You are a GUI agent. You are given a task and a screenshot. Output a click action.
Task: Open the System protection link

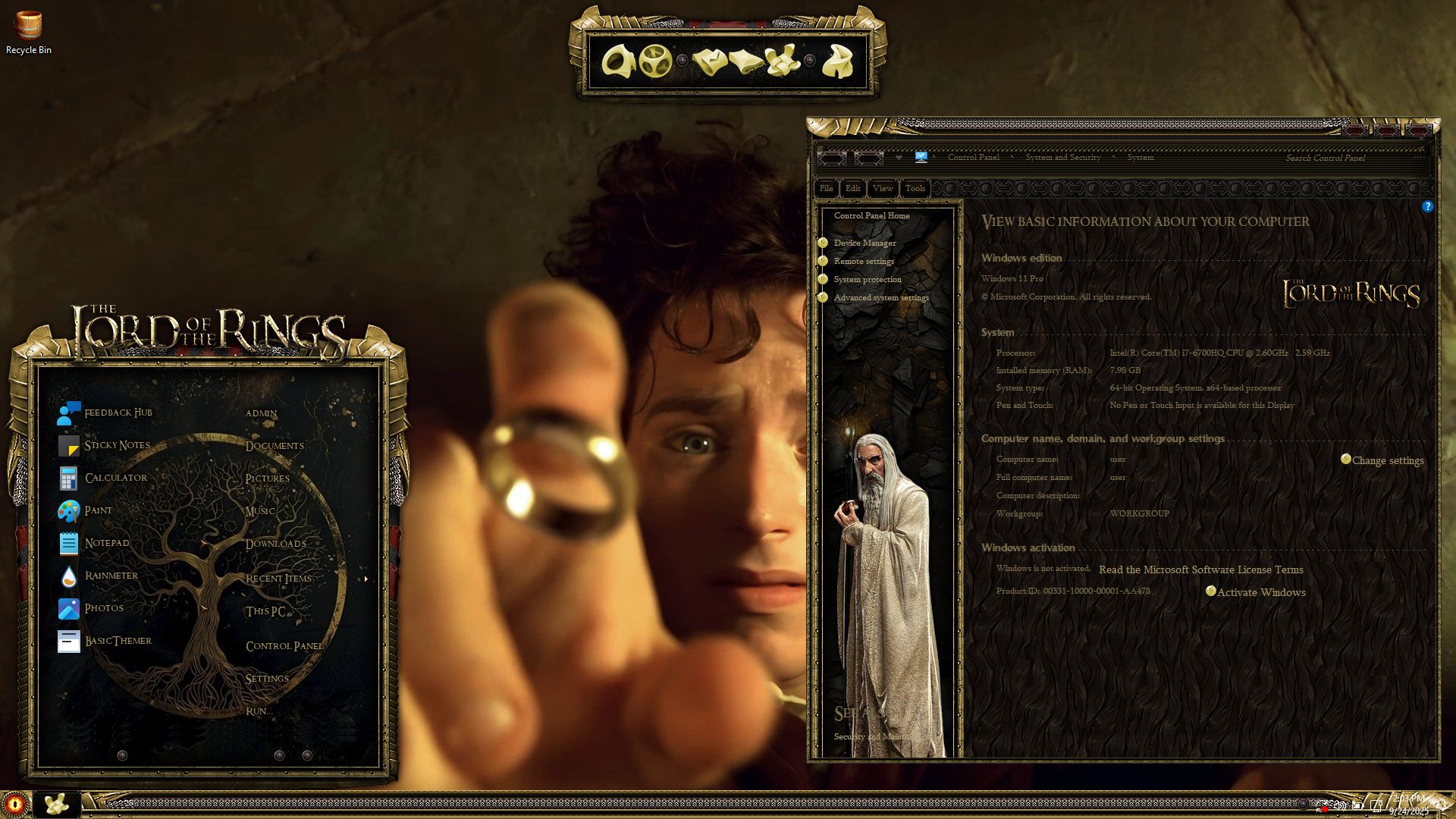pos(868,279)
